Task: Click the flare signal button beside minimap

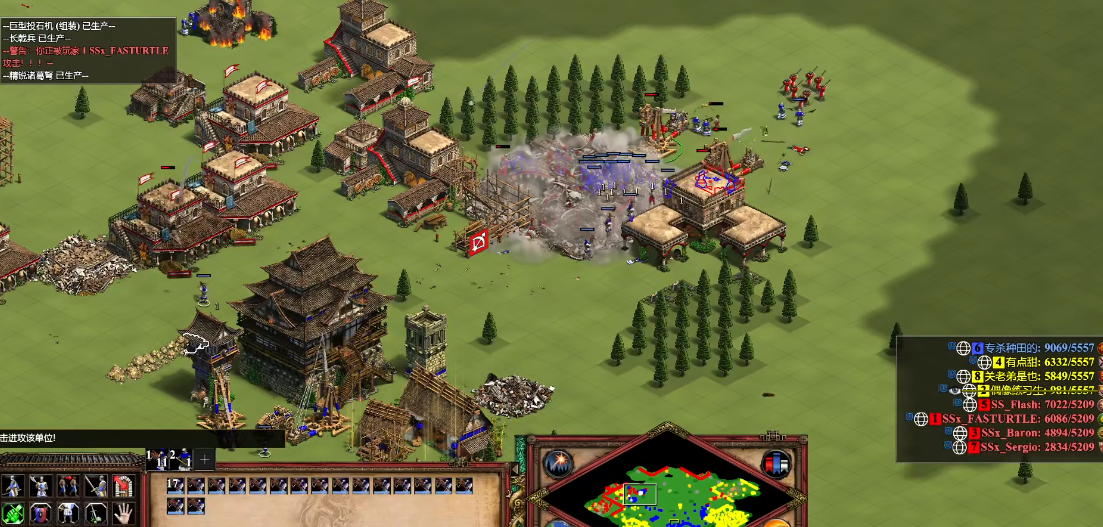Action: (556, 464)
